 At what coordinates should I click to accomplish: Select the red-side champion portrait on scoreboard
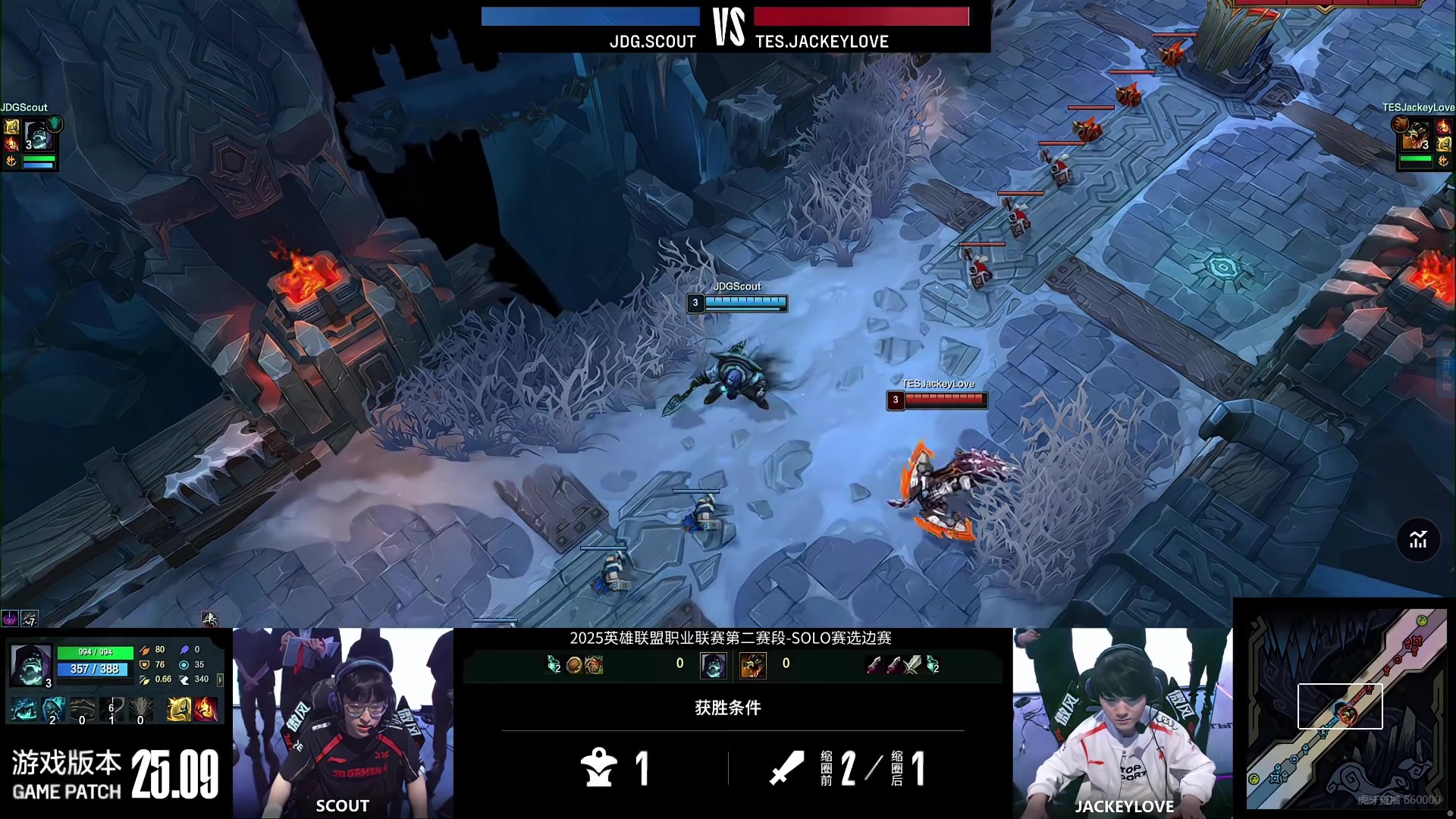752,665
